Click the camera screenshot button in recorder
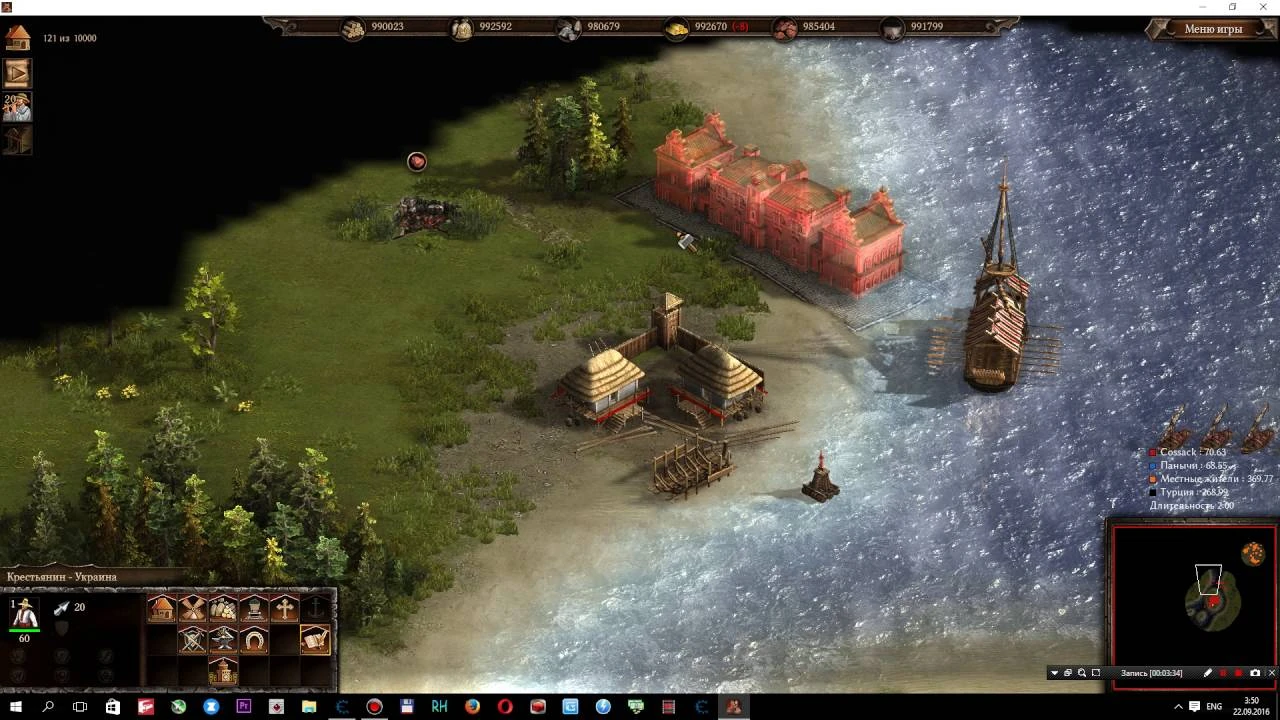1280x720 pixels. 1255,672
